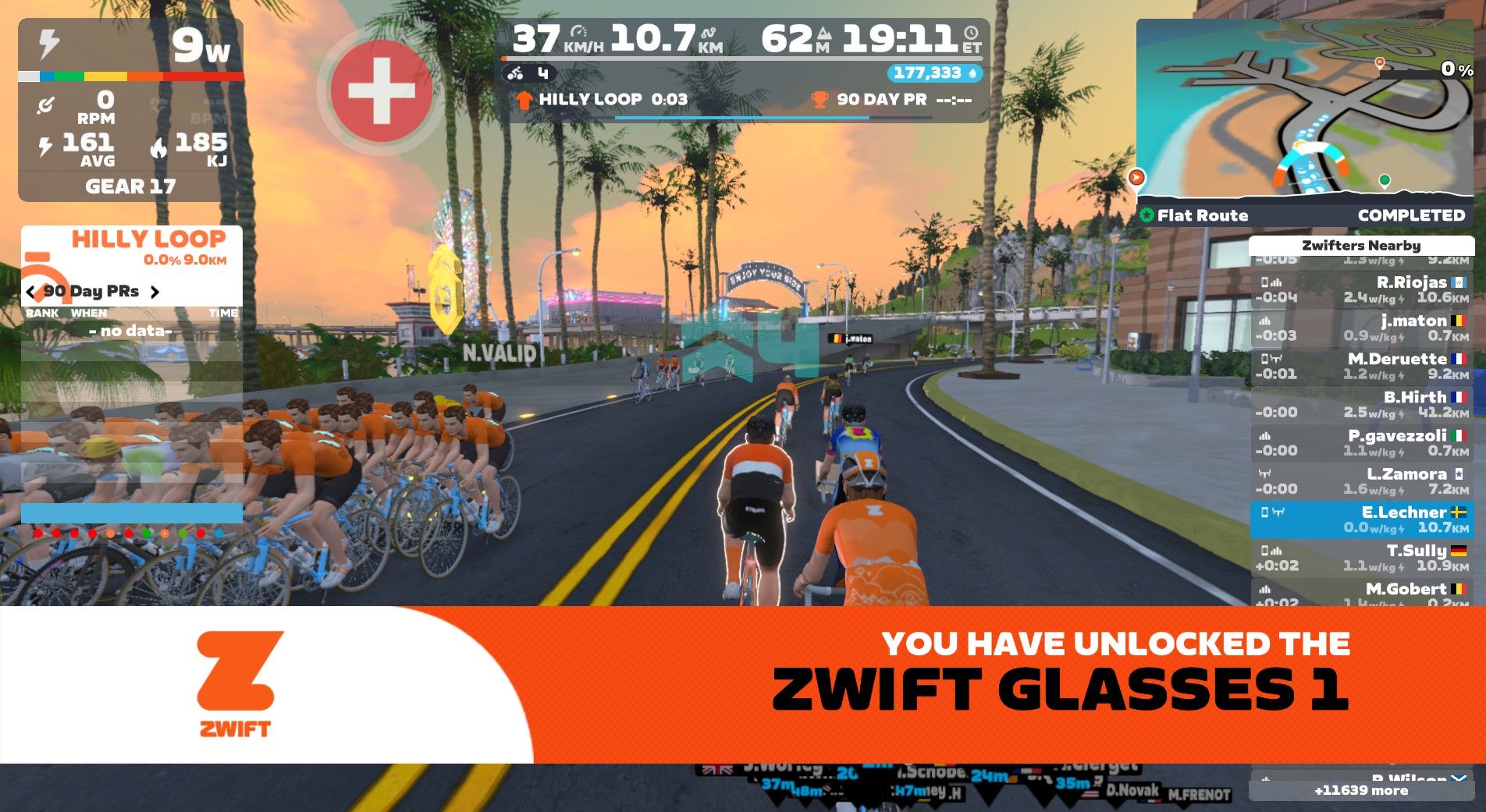1486x812 pixels.
Task: Show previous leaderboard before 90 Day PRs
Action: (30, 293)
